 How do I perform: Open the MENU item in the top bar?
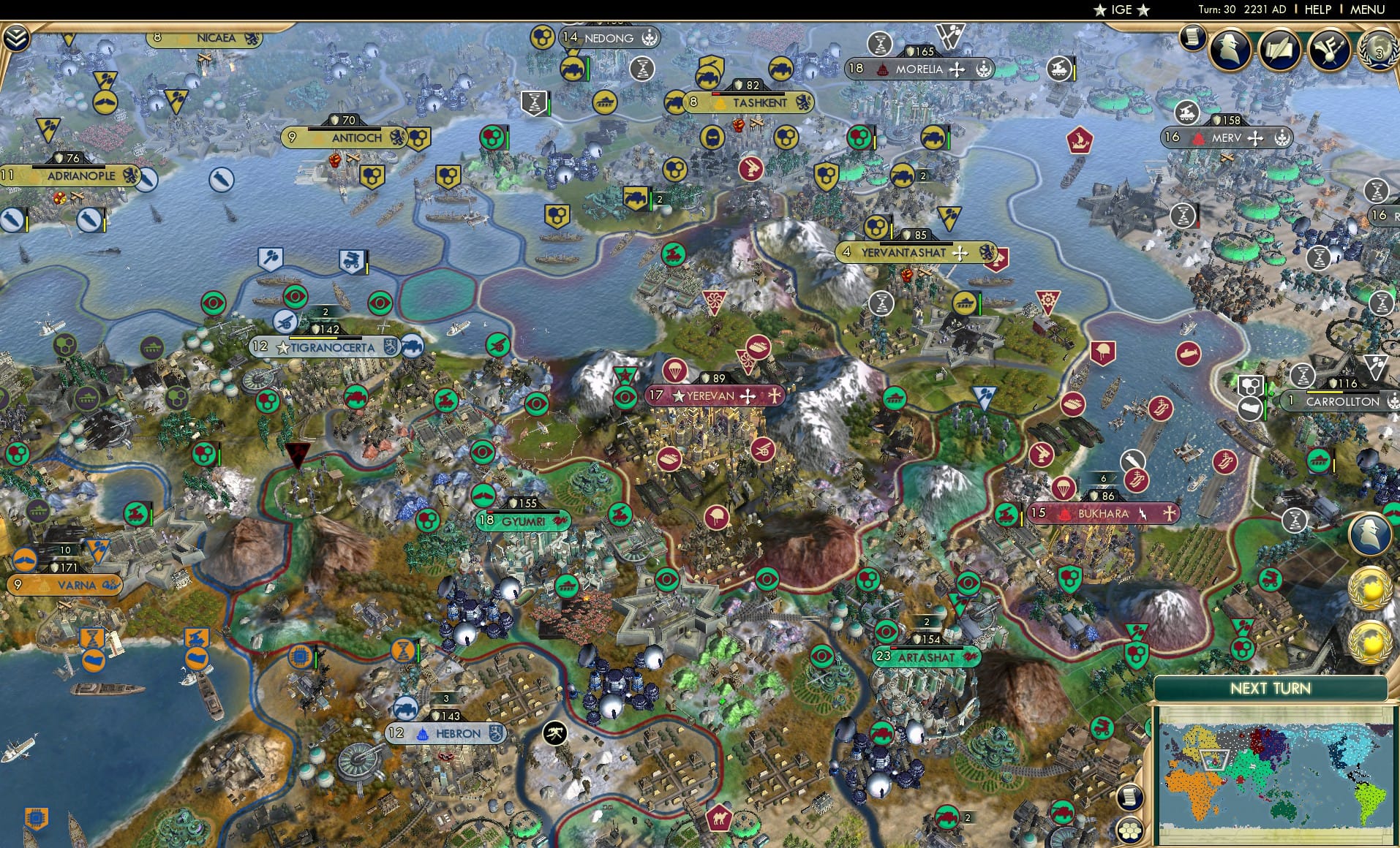click(1373, 10)
